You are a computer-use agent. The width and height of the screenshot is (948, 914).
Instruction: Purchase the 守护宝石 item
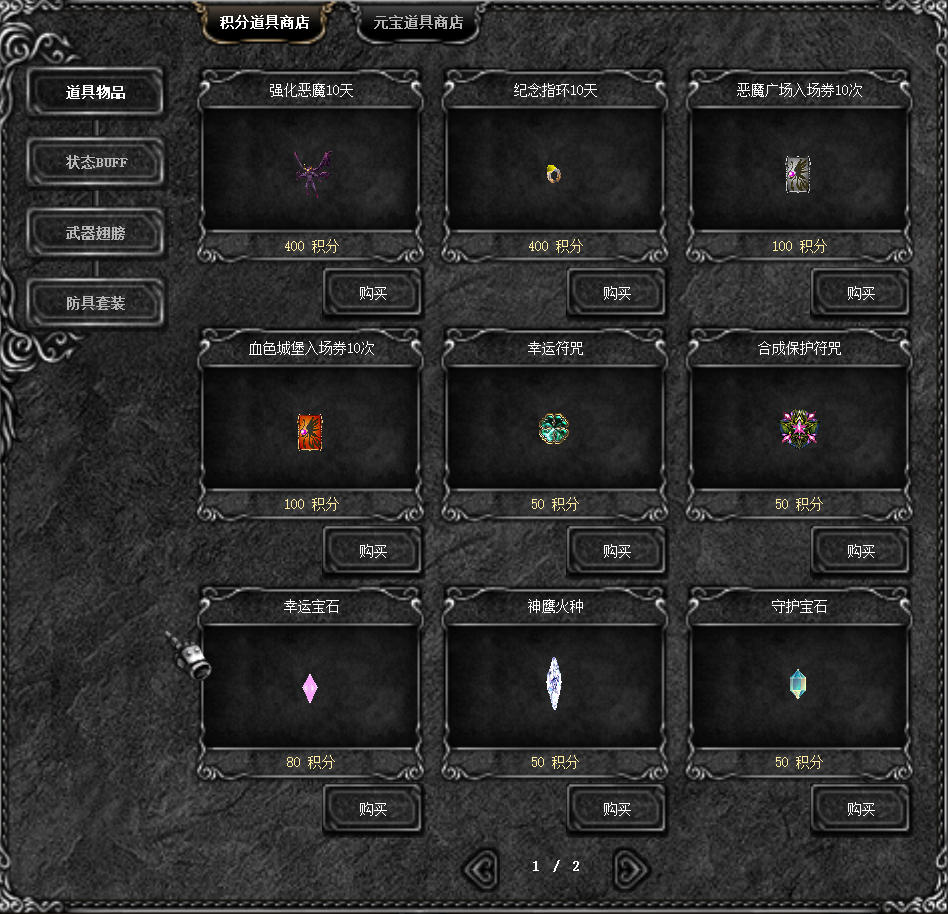tap(861, 809)
